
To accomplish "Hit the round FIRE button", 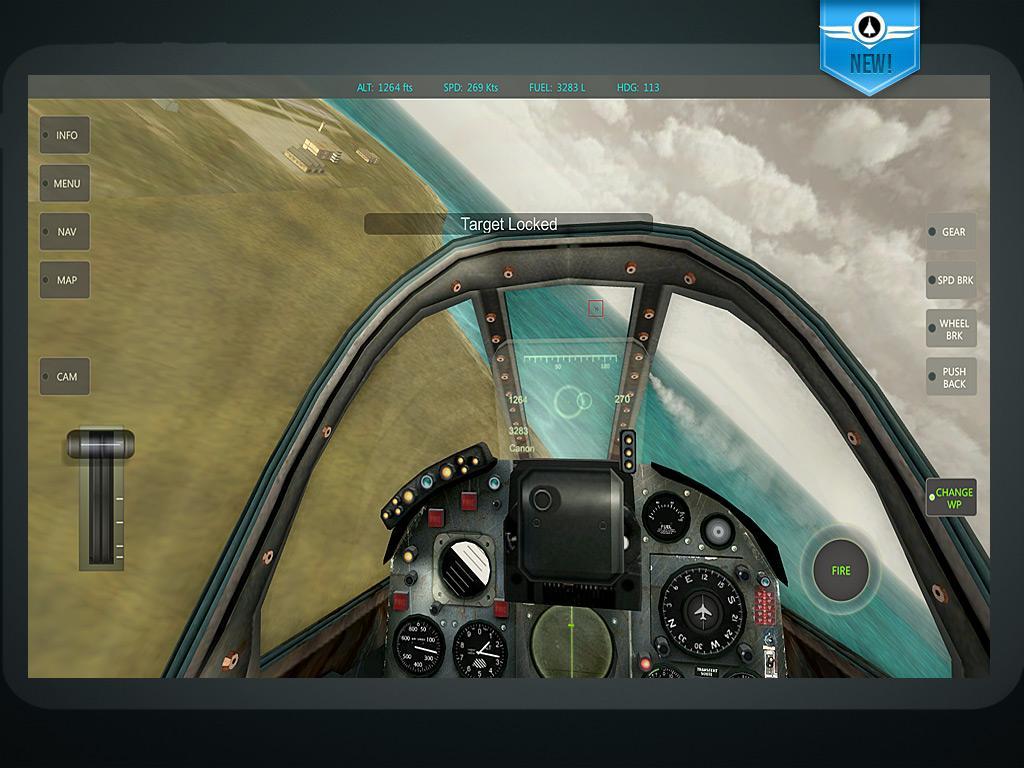I will click(x=841, y=570).
